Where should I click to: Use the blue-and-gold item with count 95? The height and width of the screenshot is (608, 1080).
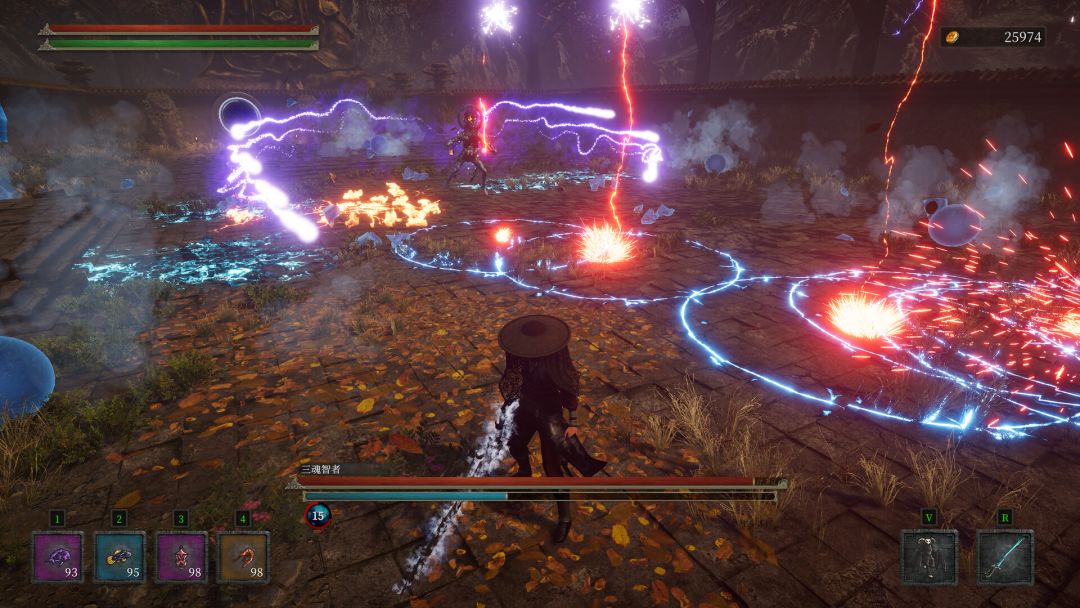(119, 556)
